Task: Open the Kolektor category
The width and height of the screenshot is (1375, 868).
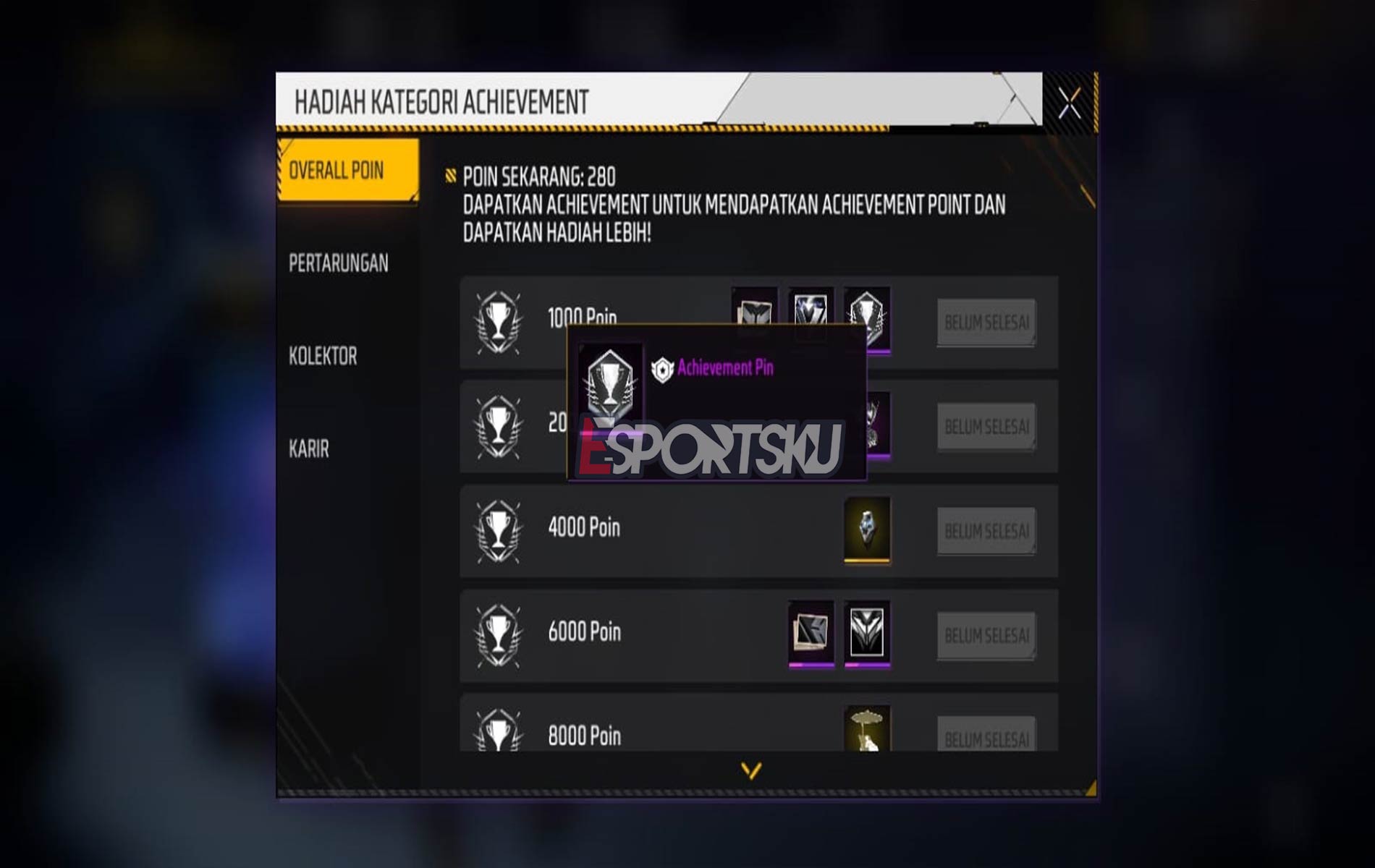Action: 322,356
